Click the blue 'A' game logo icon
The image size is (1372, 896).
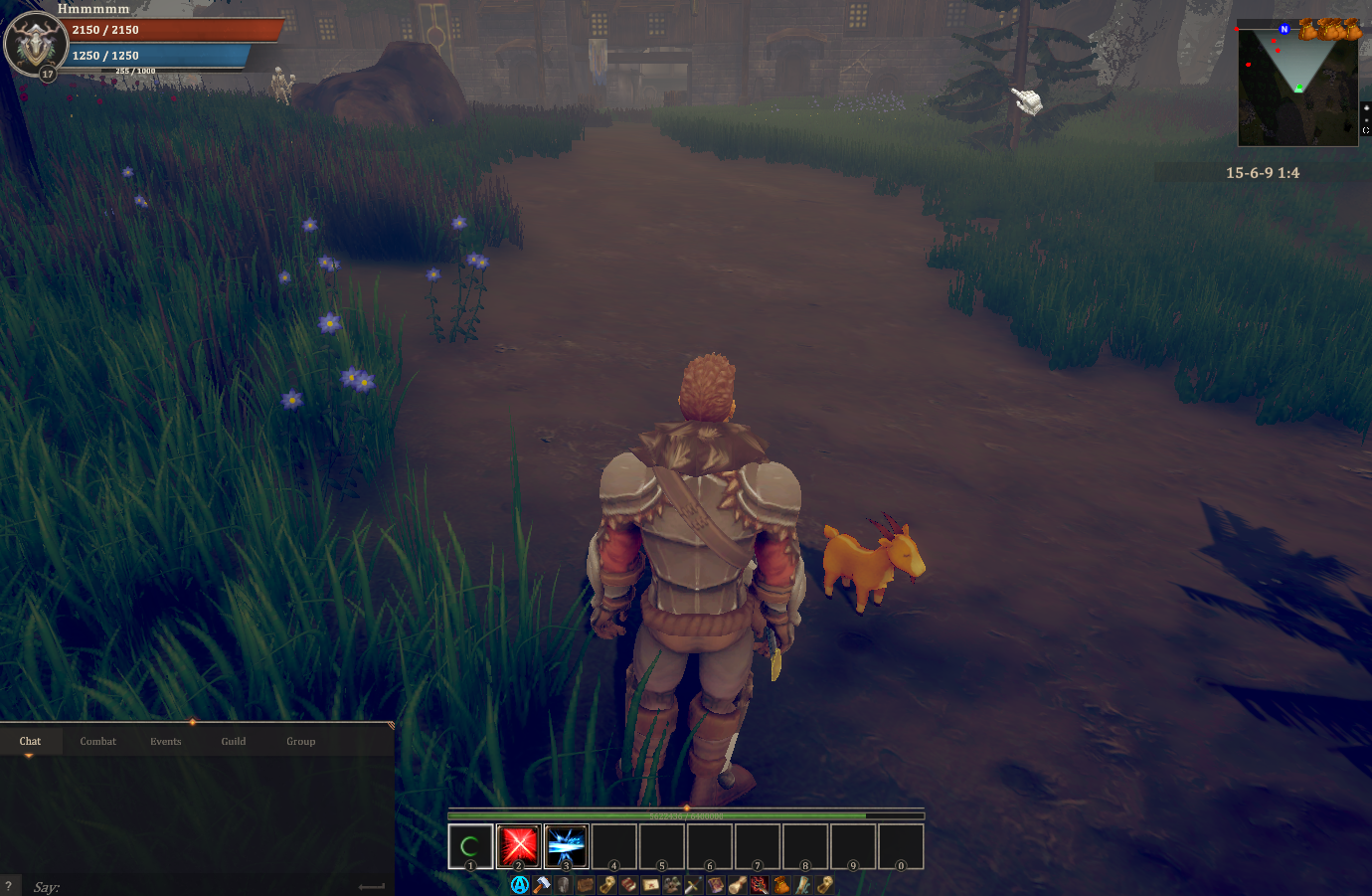[x=519, y=884]
